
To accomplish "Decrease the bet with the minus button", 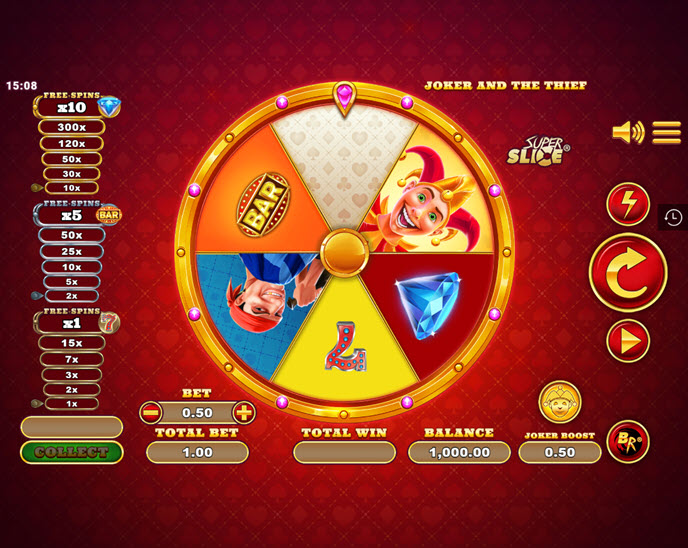I will pyautogui.click(x=151, y=412).
